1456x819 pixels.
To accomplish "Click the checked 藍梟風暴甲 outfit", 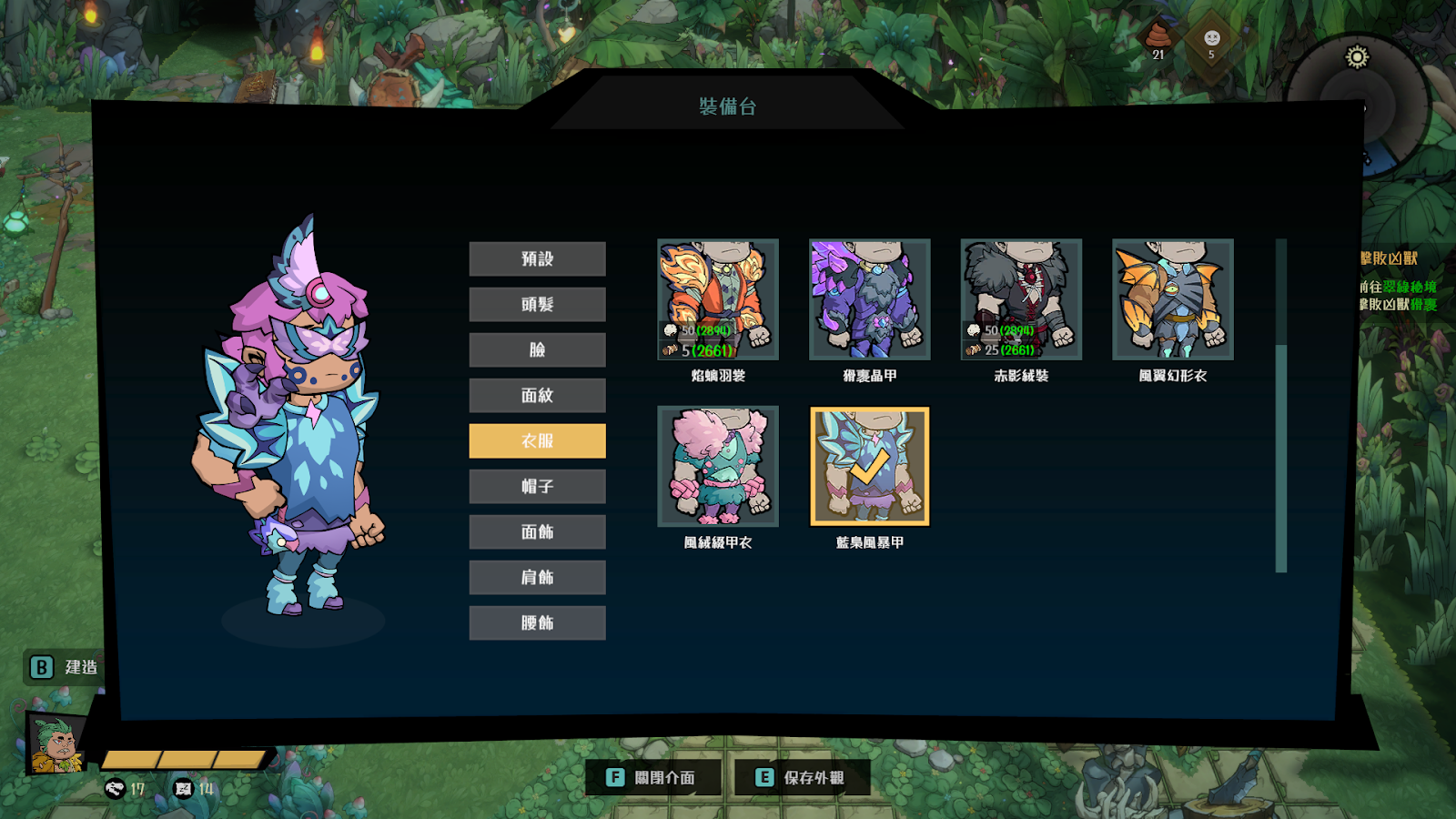I will (x=869, y=466).
